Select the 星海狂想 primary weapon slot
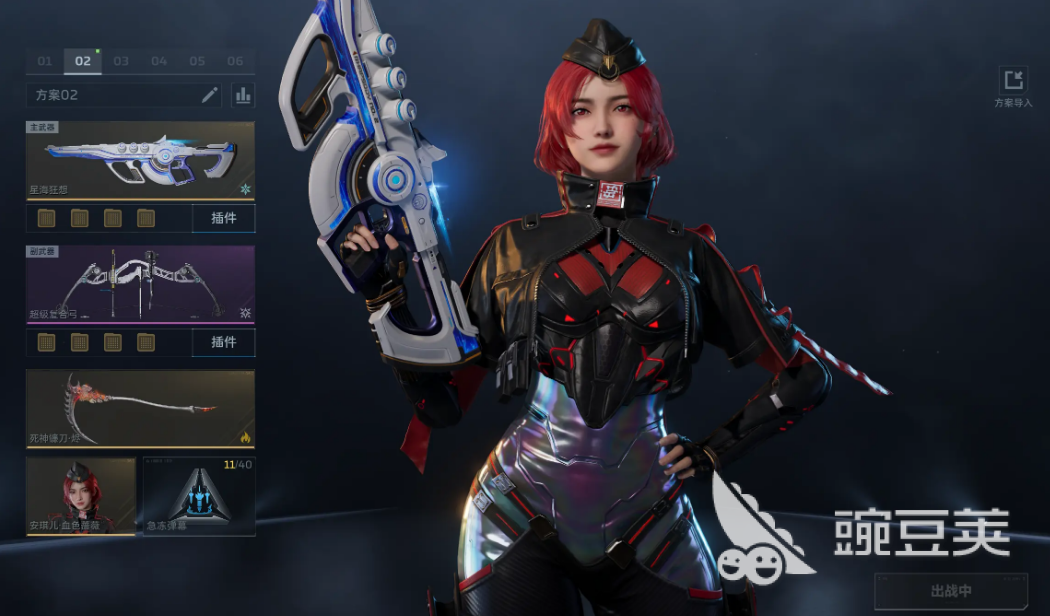Image resolution: width=1050 pixels, height=616 pixels. 140,160
